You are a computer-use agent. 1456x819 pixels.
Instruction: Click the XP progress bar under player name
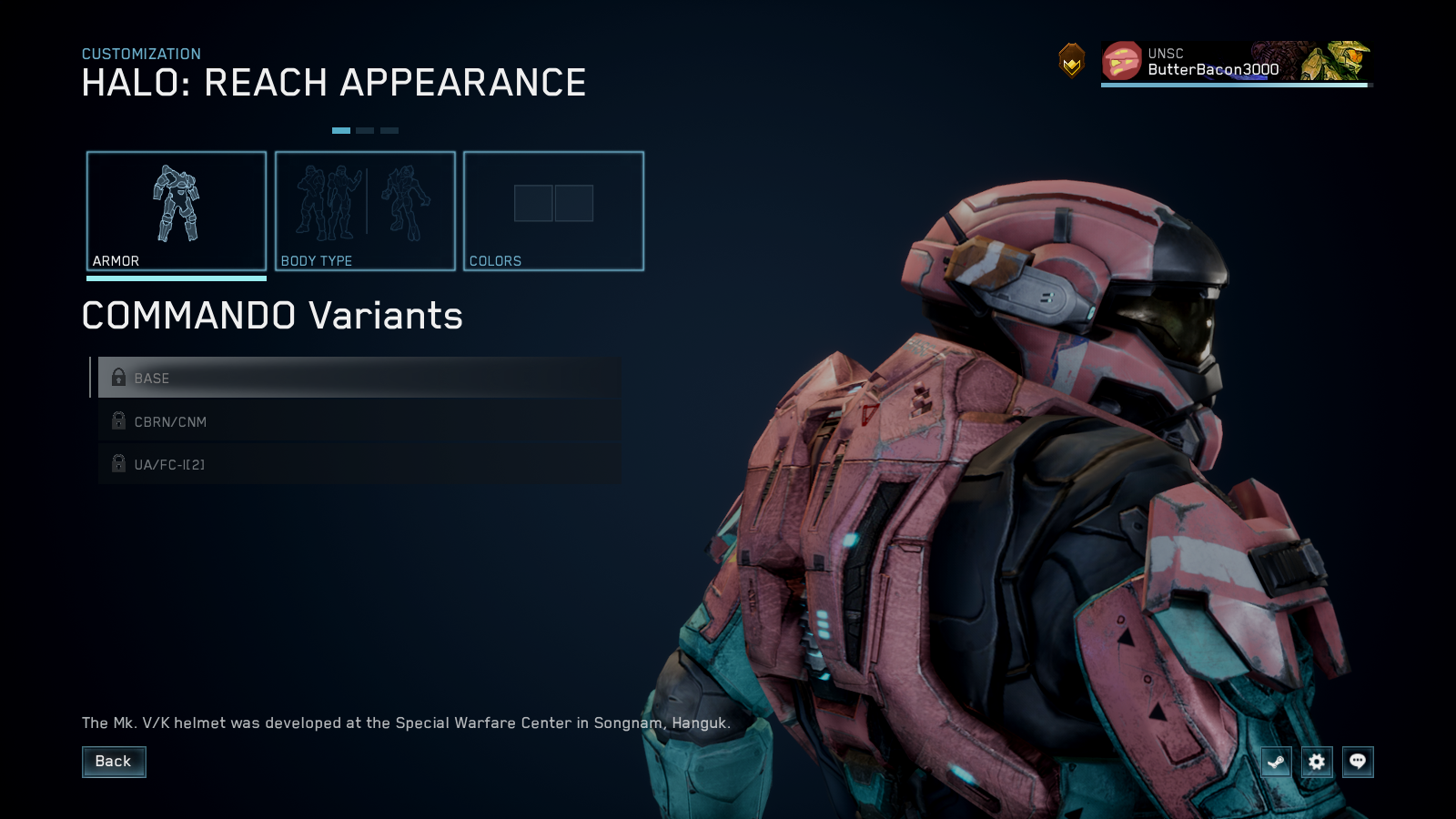click(x=1233, y=85)
